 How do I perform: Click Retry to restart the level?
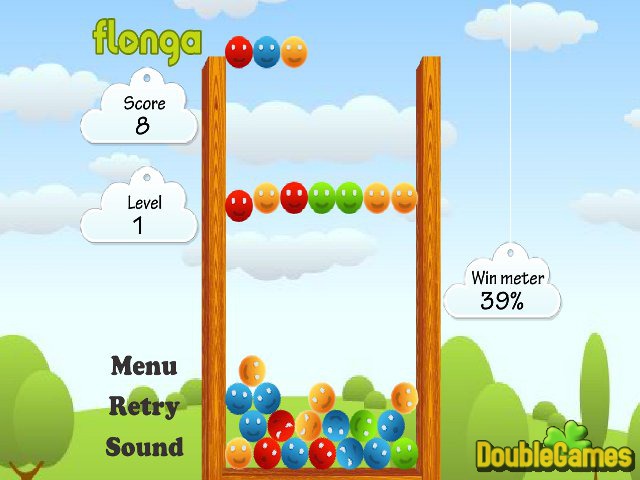[144, 407]
